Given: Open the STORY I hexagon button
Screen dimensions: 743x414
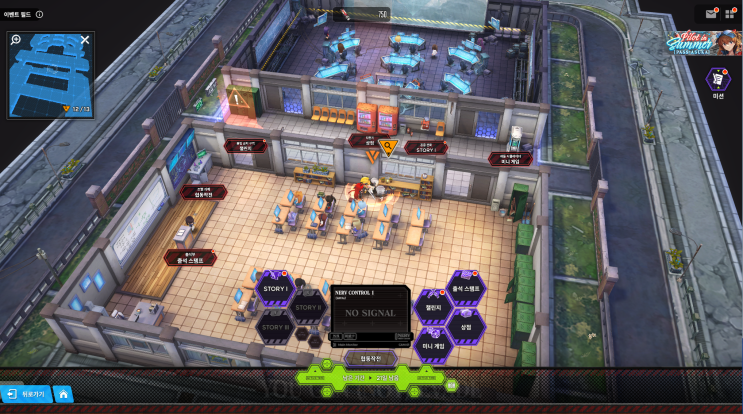Looking at the screenshot, I should 273,289.
